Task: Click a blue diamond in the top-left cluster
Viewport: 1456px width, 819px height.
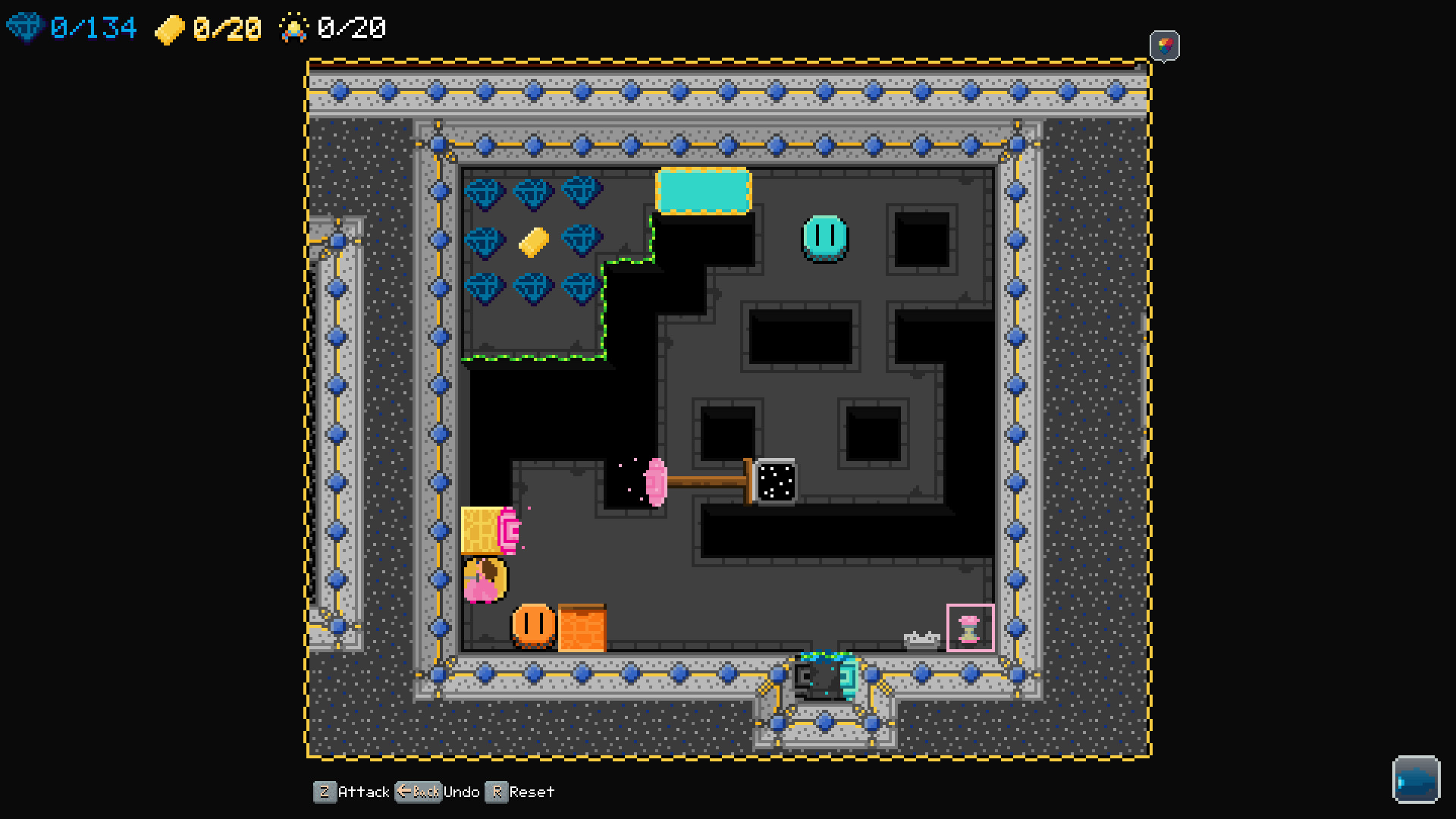Action: (486, 193)
